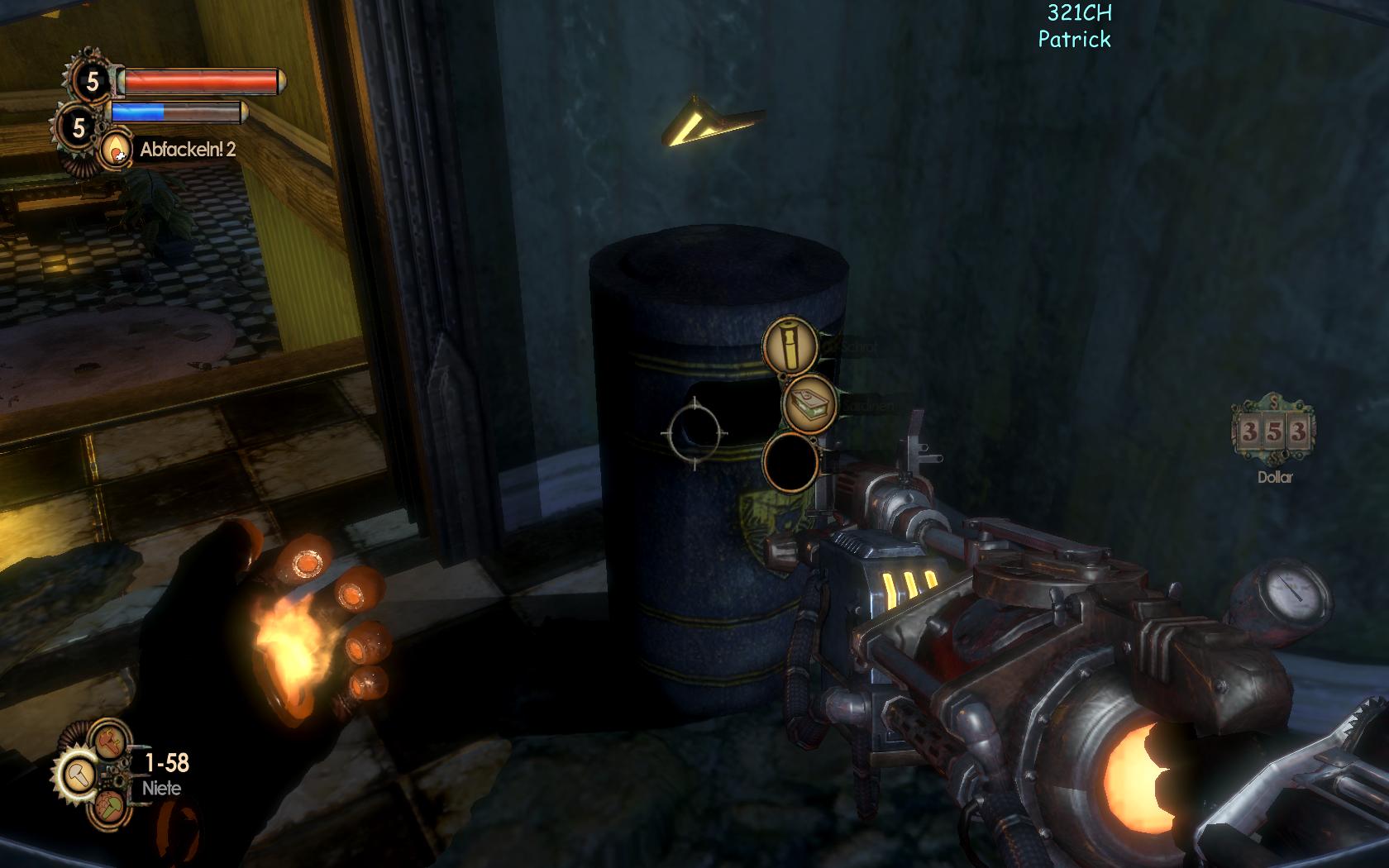Grab the Sardinen tin loot icon
Viewport: 1389px width, 868px height.
click(x=810, y=403)
